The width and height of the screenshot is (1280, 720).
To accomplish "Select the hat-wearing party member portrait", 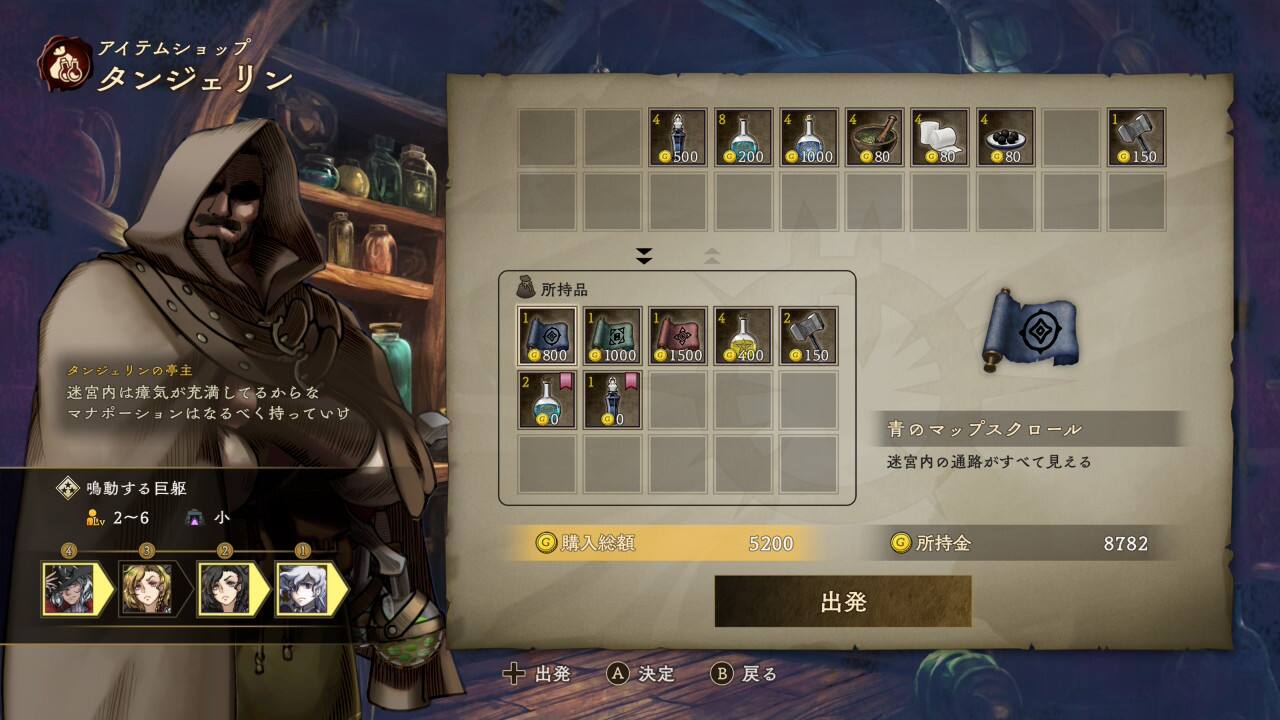I will (68, 588).
